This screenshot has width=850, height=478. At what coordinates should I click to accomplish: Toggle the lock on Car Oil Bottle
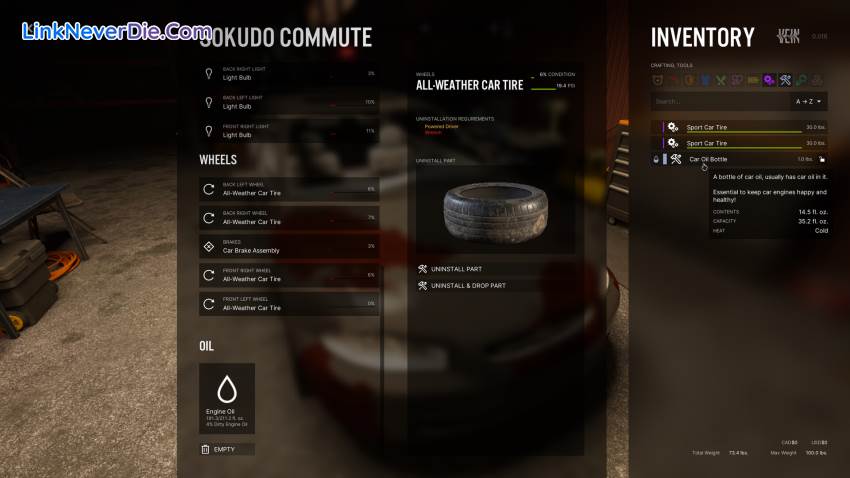pyautogui.click(x=822, y=159)
